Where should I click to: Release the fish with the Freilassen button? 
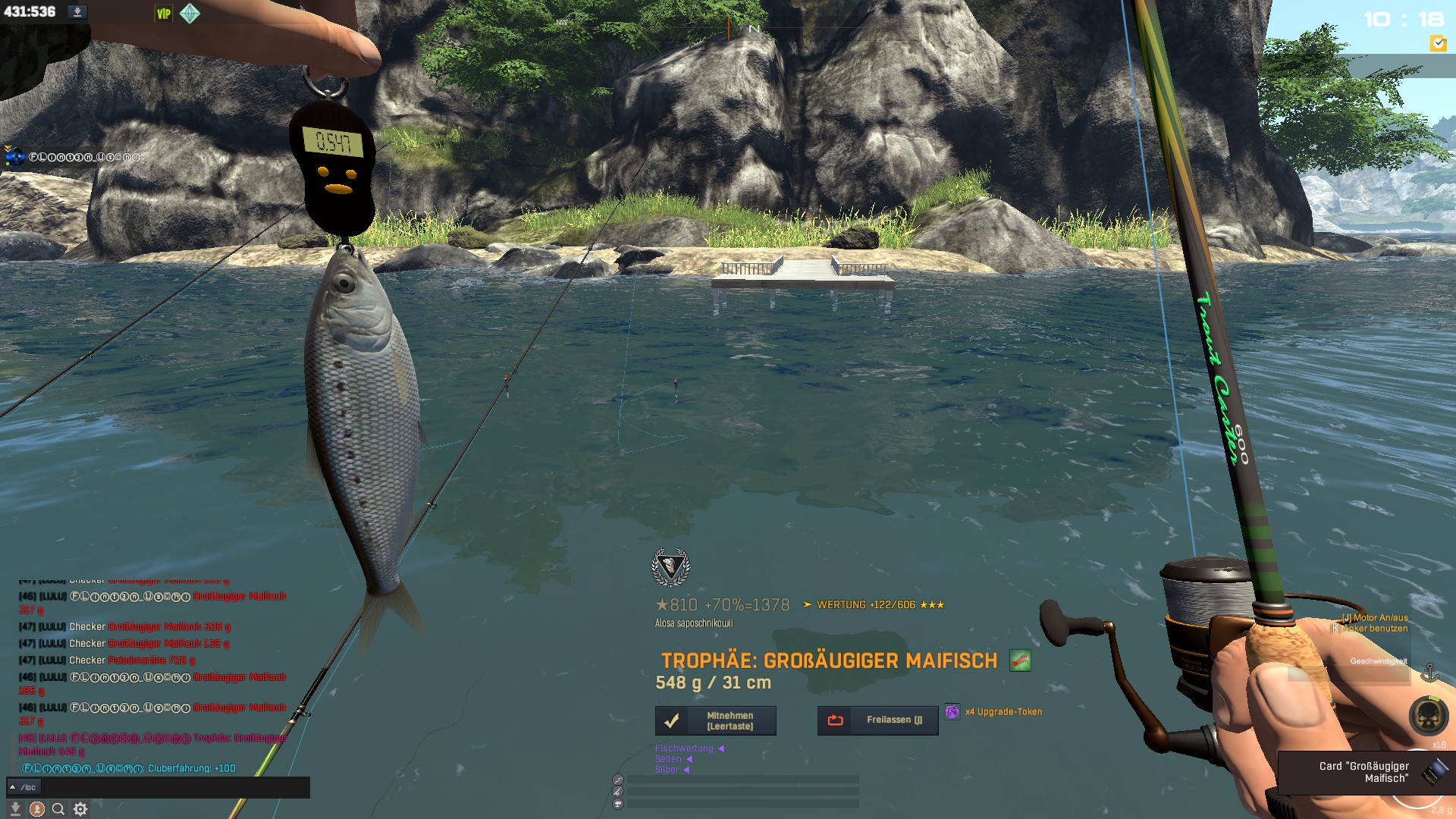pyautogui.click(x=877, y=720)
